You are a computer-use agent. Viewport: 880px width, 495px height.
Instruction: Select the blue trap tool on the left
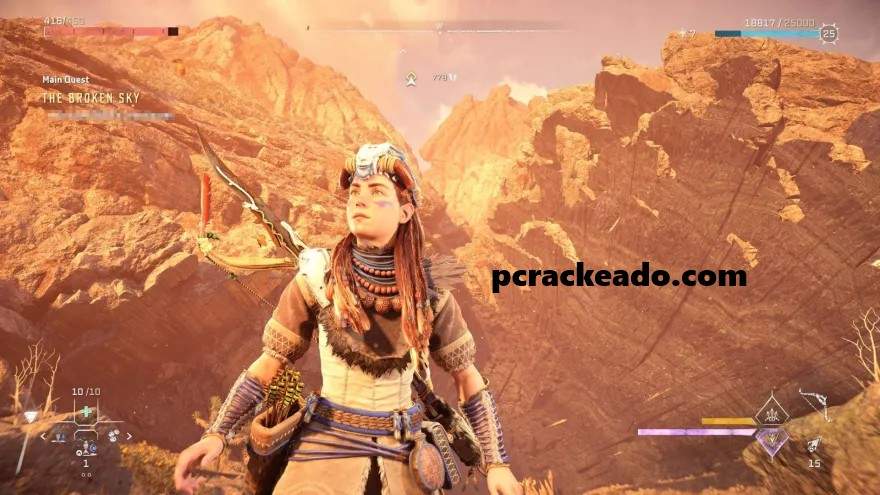coord(61,436)
